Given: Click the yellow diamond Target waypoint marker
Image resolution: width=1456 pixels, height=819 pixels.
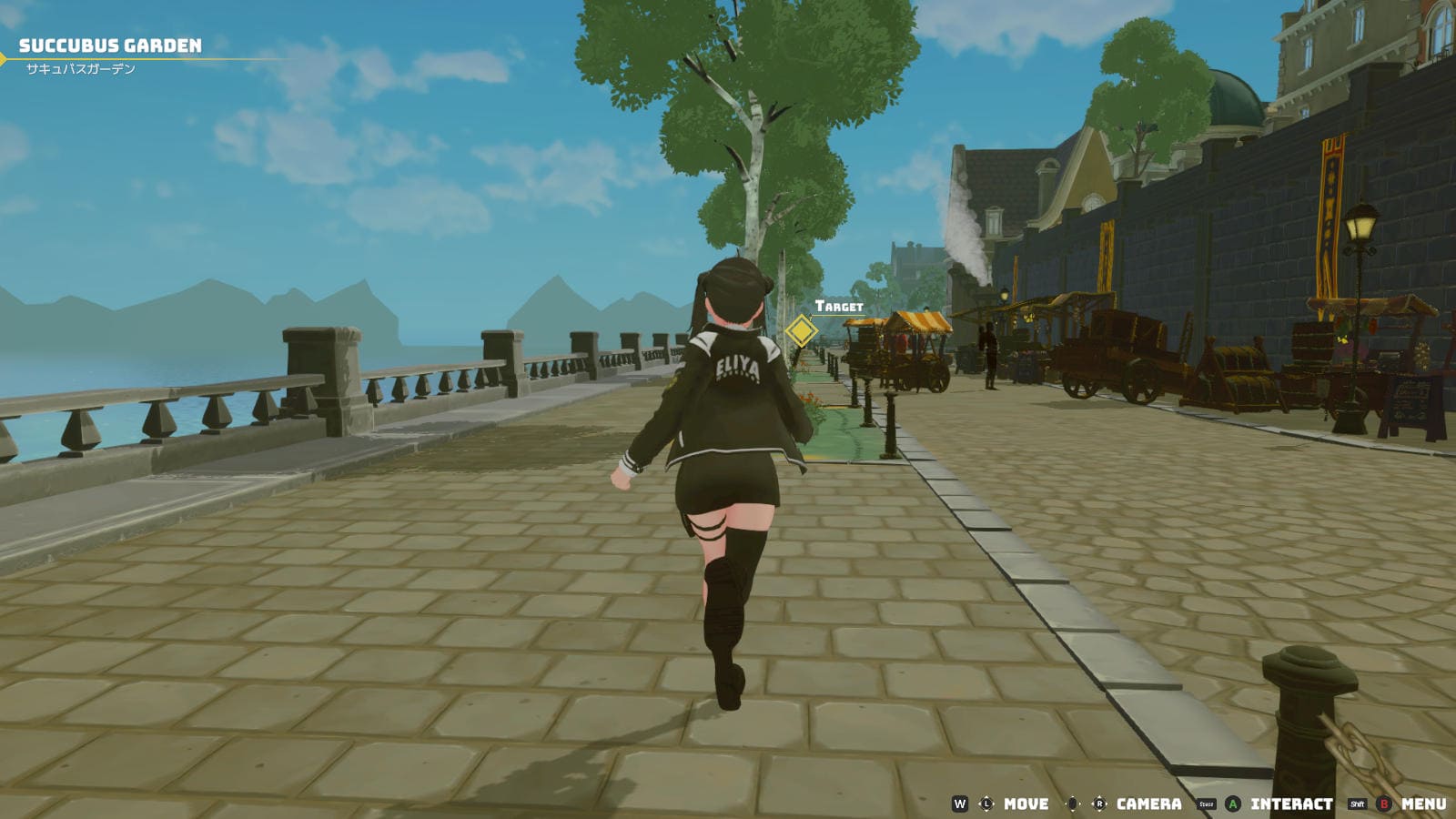Looking at the screenshot, I should [x=801, y=330].
